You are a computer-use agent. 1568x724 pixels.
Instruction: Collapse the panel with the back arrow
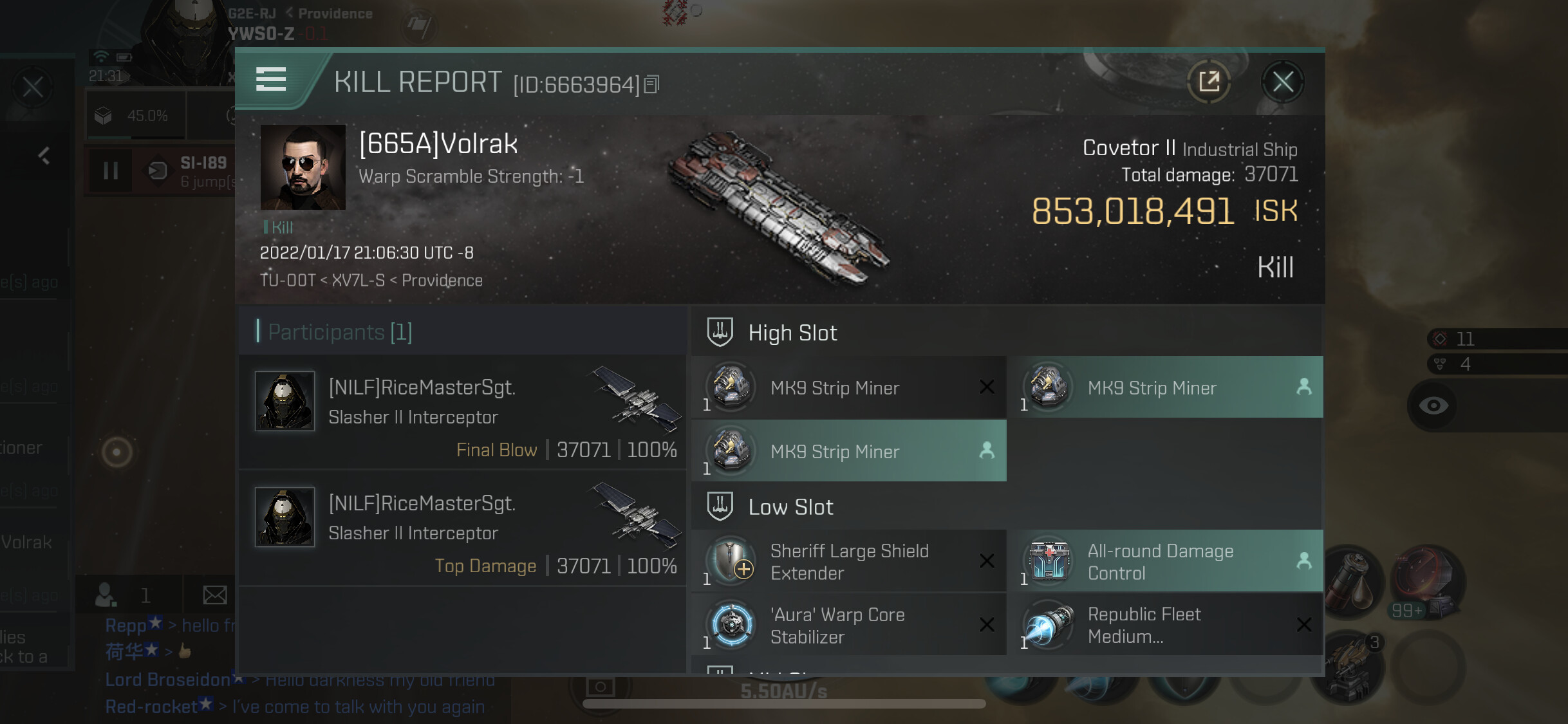44,156
